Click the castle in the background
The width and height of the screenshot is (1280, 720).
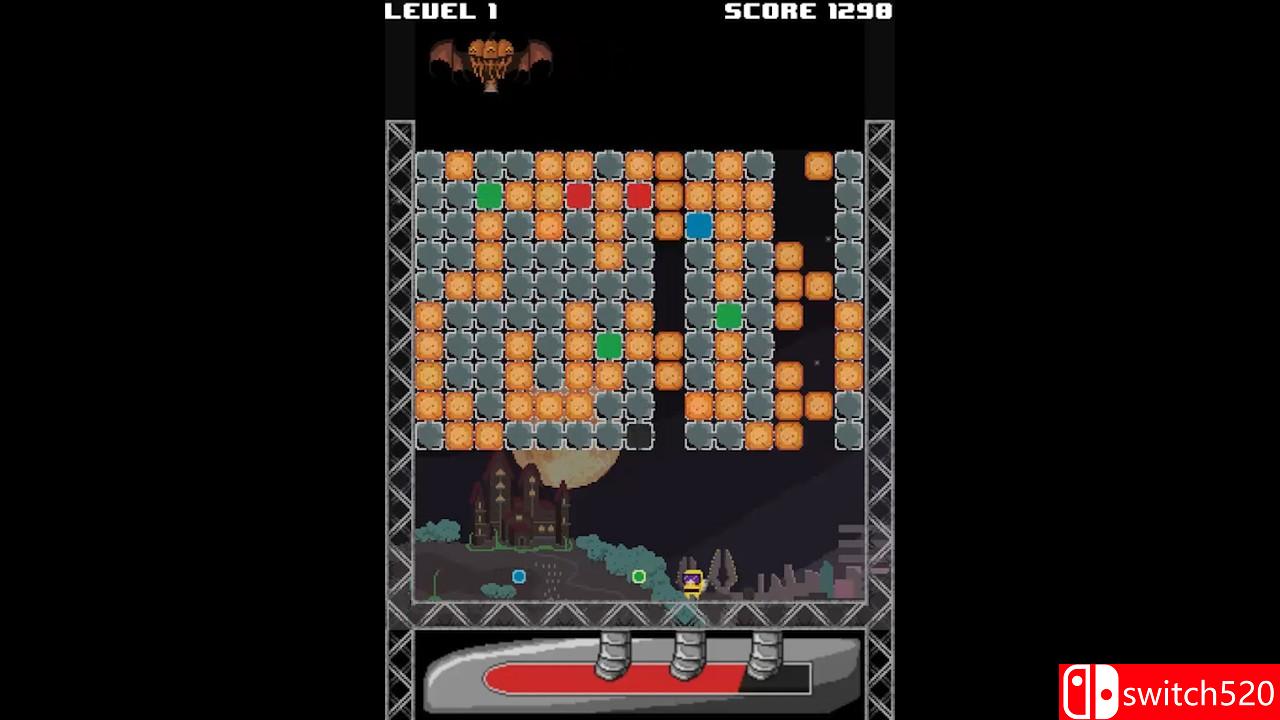click(x=520, y=510)
